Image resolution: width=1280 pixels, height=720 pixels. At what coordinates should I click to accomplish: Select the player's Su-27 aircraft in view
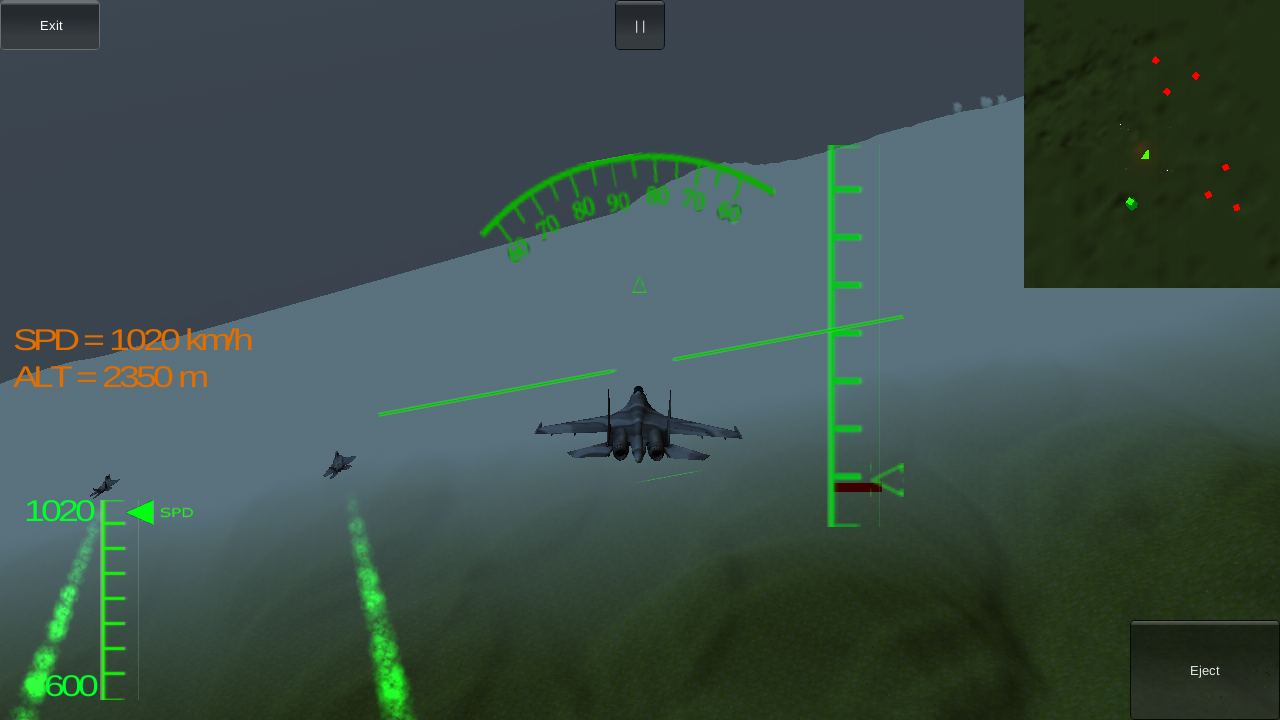pos(637,424)
